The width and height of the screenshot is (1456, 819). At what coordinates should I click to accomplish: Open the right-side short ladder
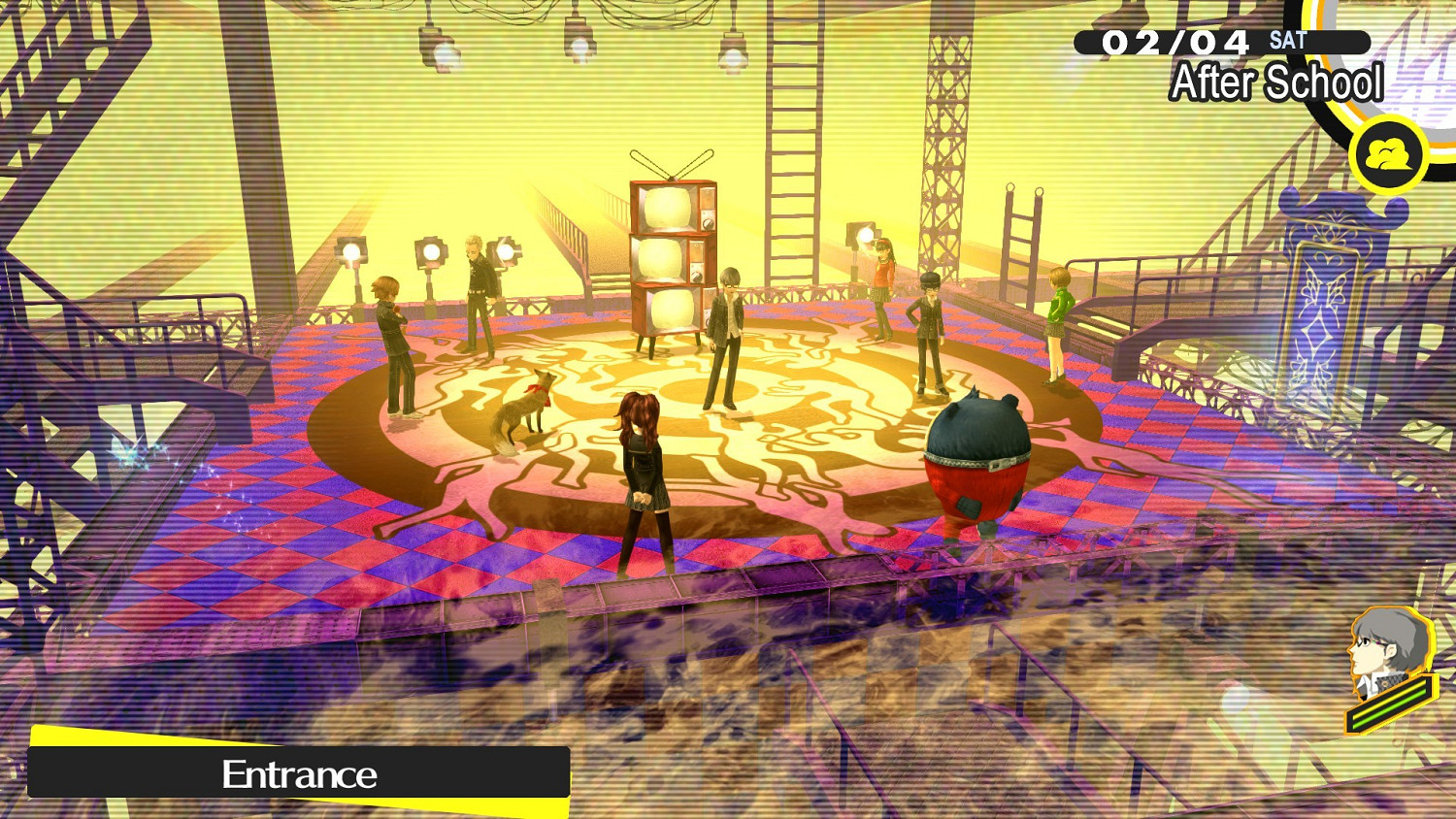[1022, 243]
